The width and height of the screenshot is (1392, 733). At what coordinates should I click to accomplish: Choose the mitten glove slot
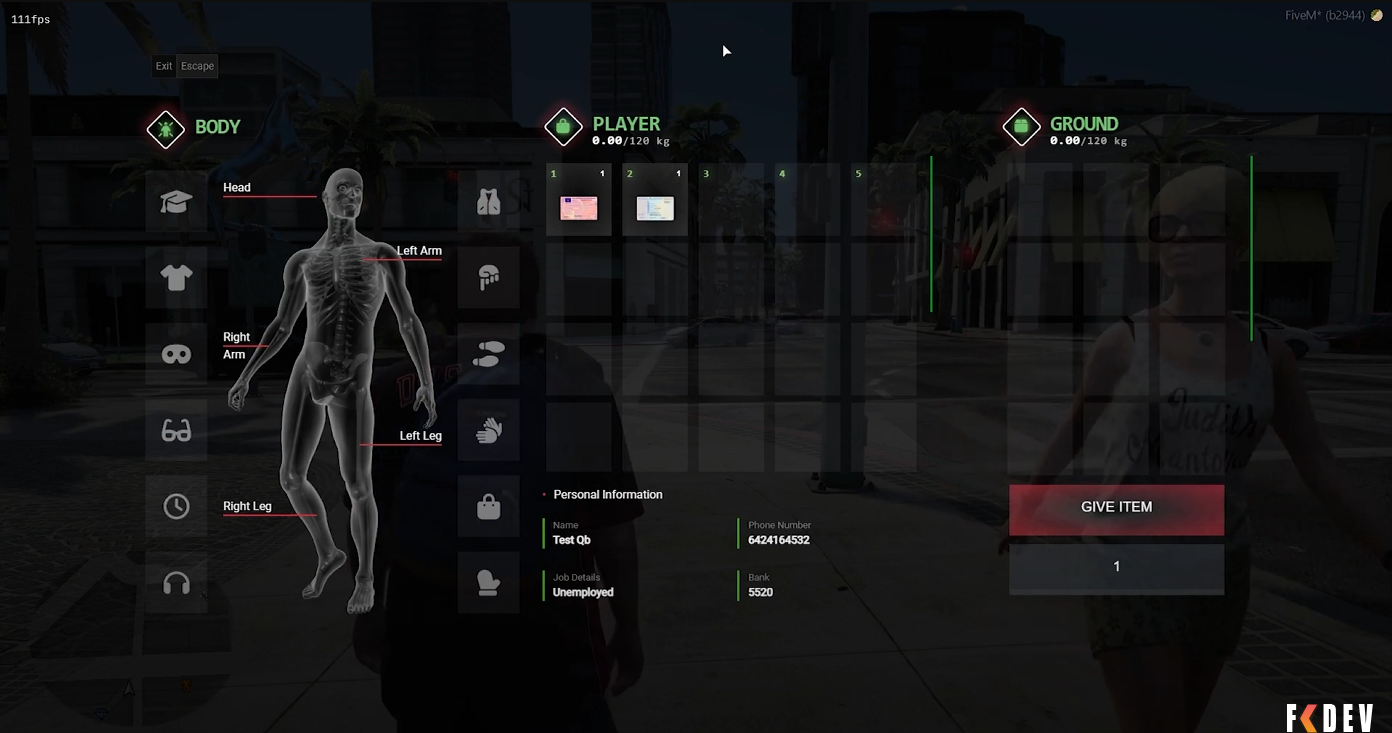click(488, 582)
